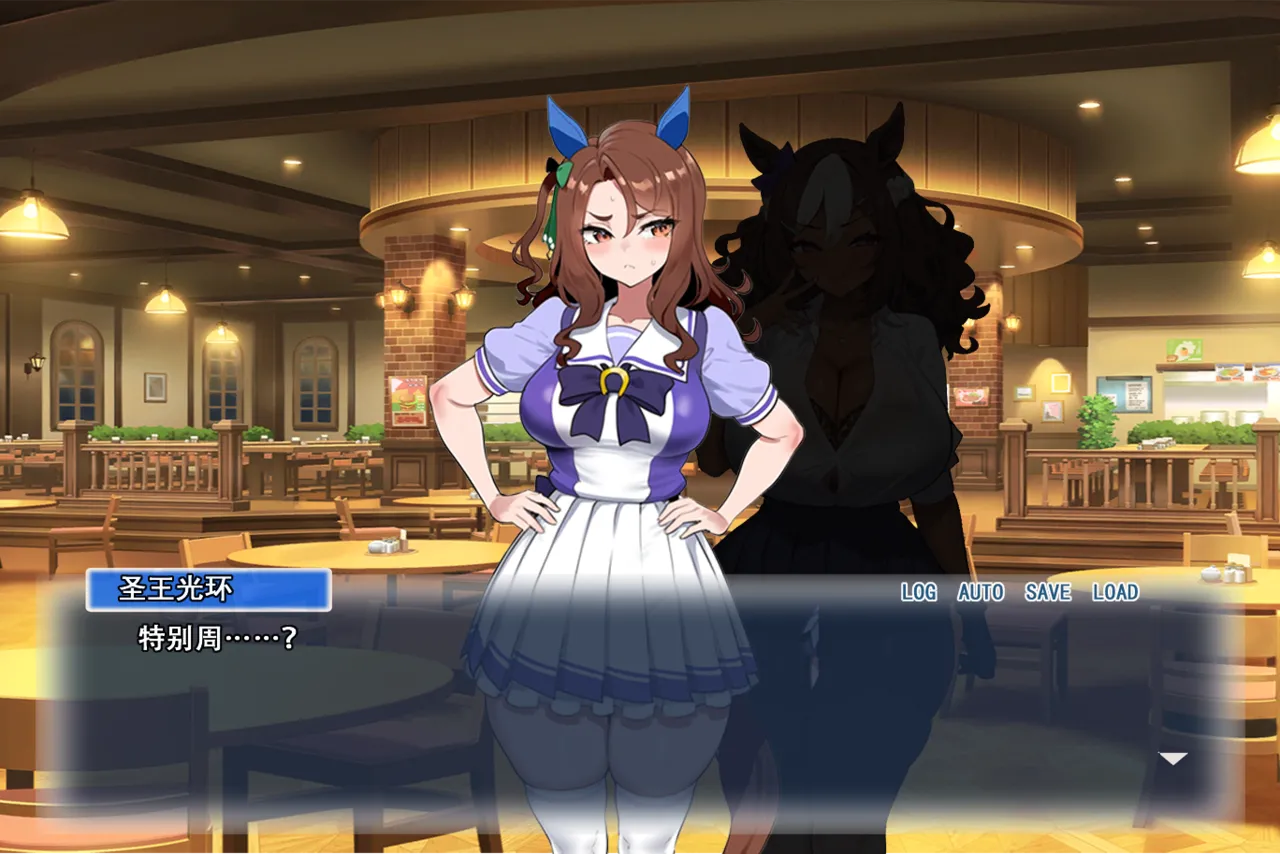Open the LOAD menu
This screenshot has width=1280, height=854.
point(1115,592)
